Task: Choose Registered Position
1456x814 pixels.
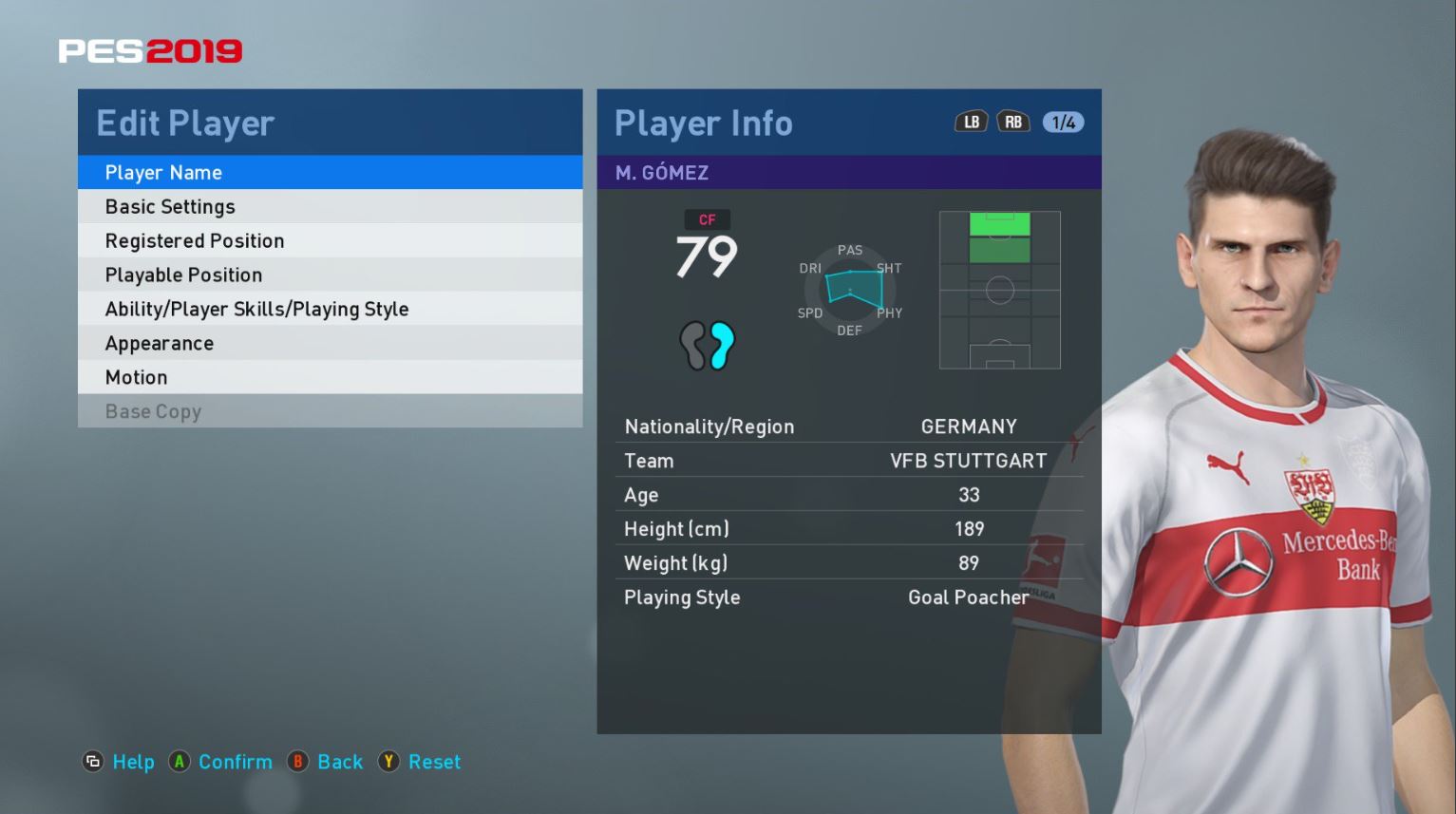Action: click(330, 241)
